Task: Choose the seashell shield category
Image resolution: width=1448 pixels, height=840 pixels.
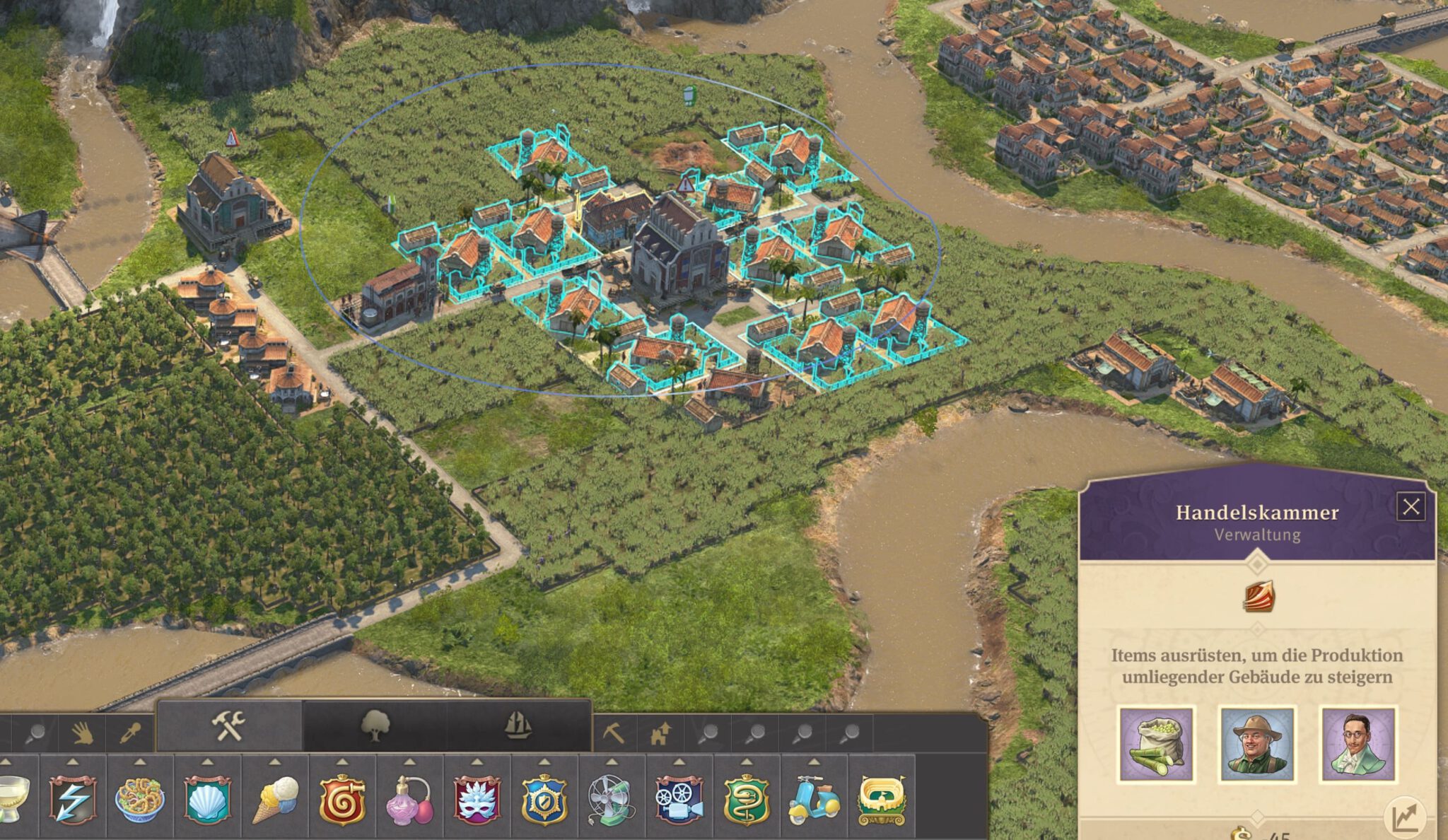Action: 207,800
